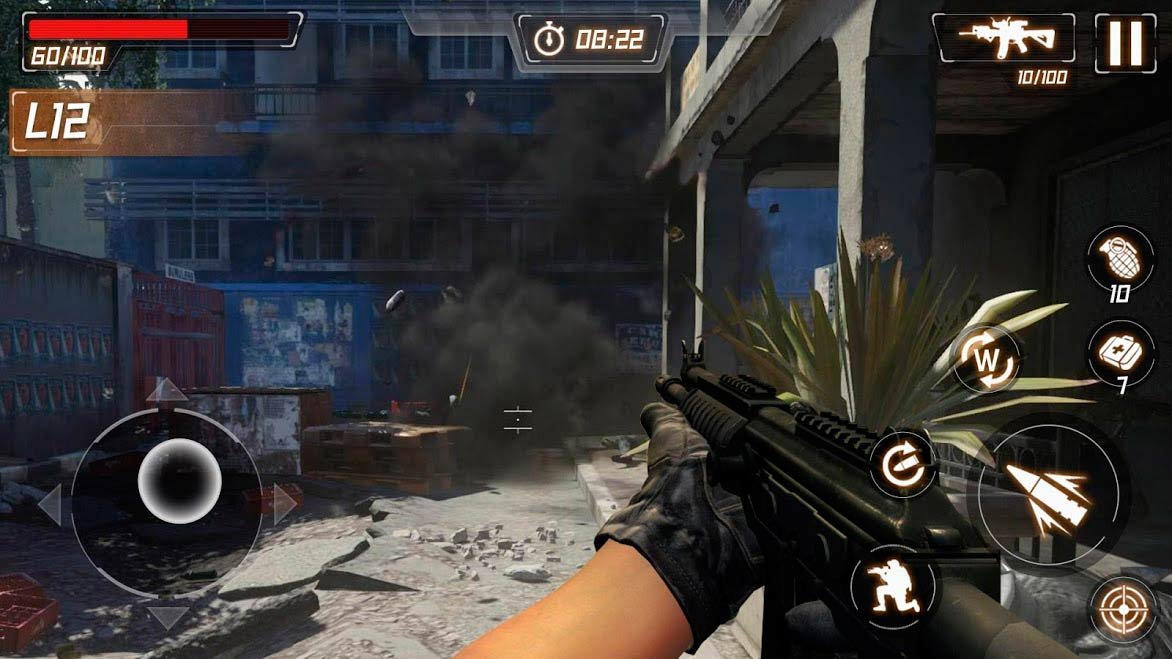
Task: Tap the joystick's right arrow
Action: click(x=285, y=503)
